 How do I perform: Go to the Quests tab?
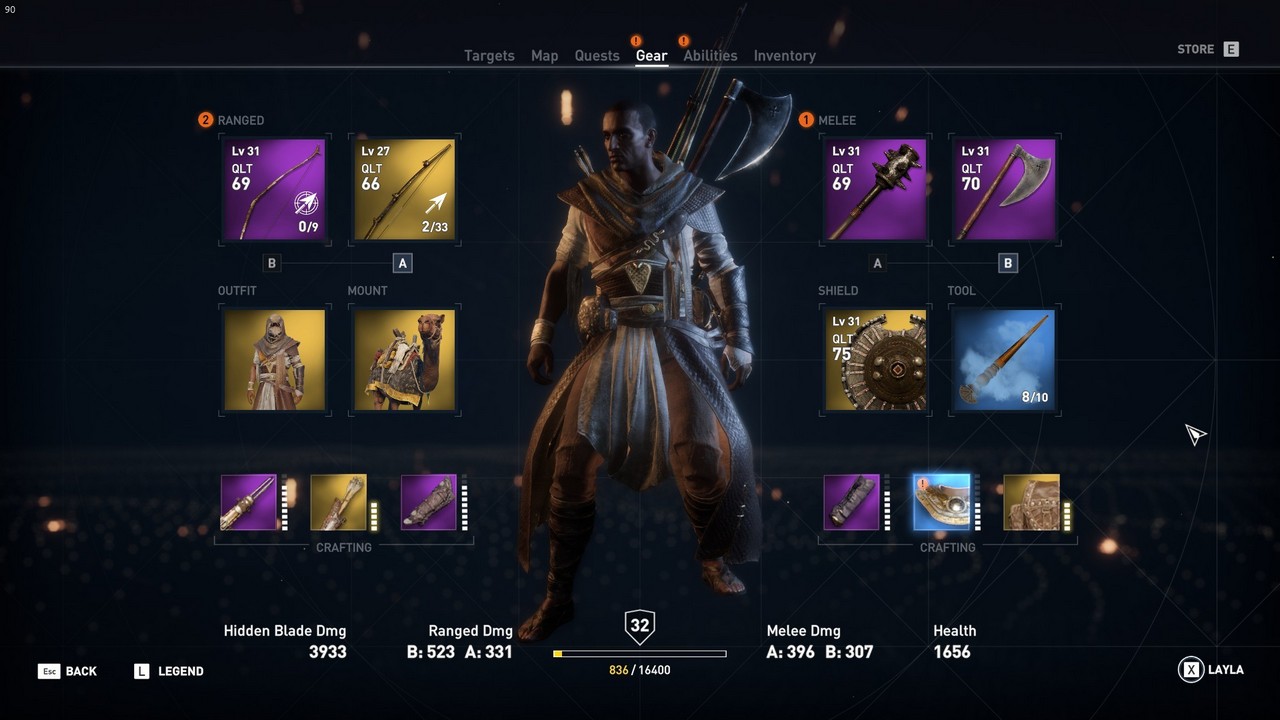coord(597,56)
